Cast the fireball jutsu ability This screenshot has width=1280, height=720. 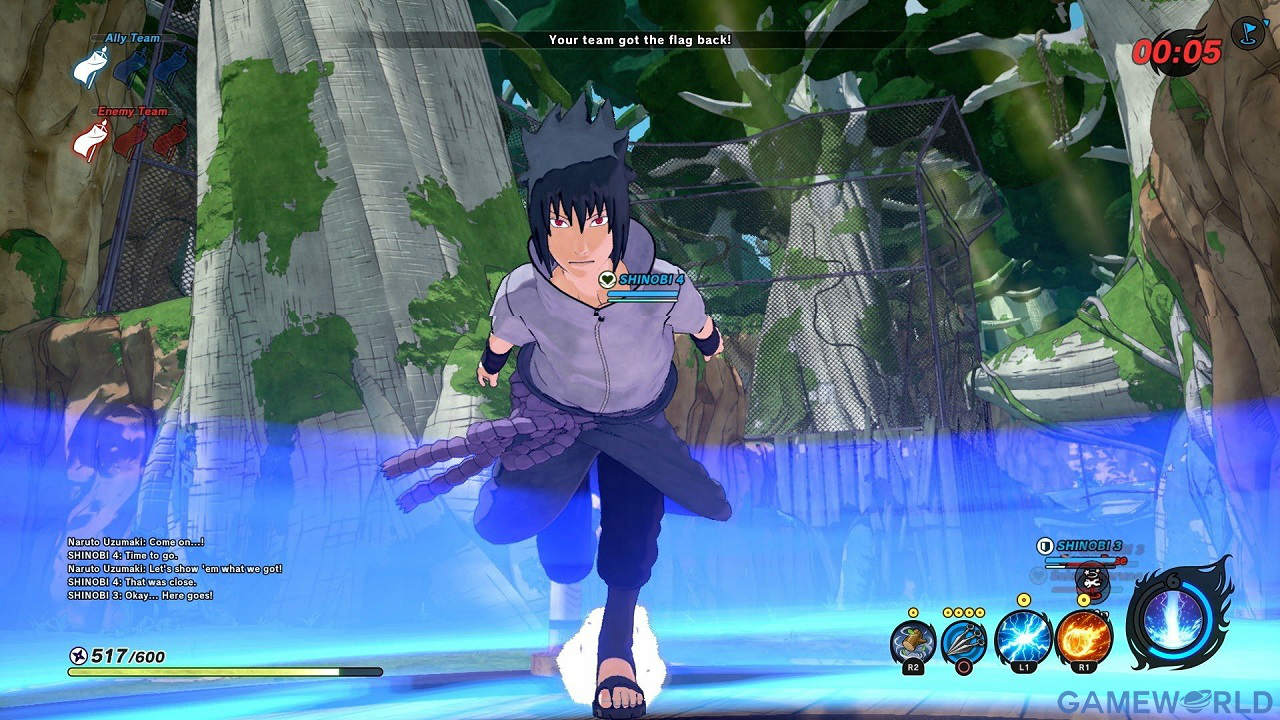click(x=1084, y=638)
